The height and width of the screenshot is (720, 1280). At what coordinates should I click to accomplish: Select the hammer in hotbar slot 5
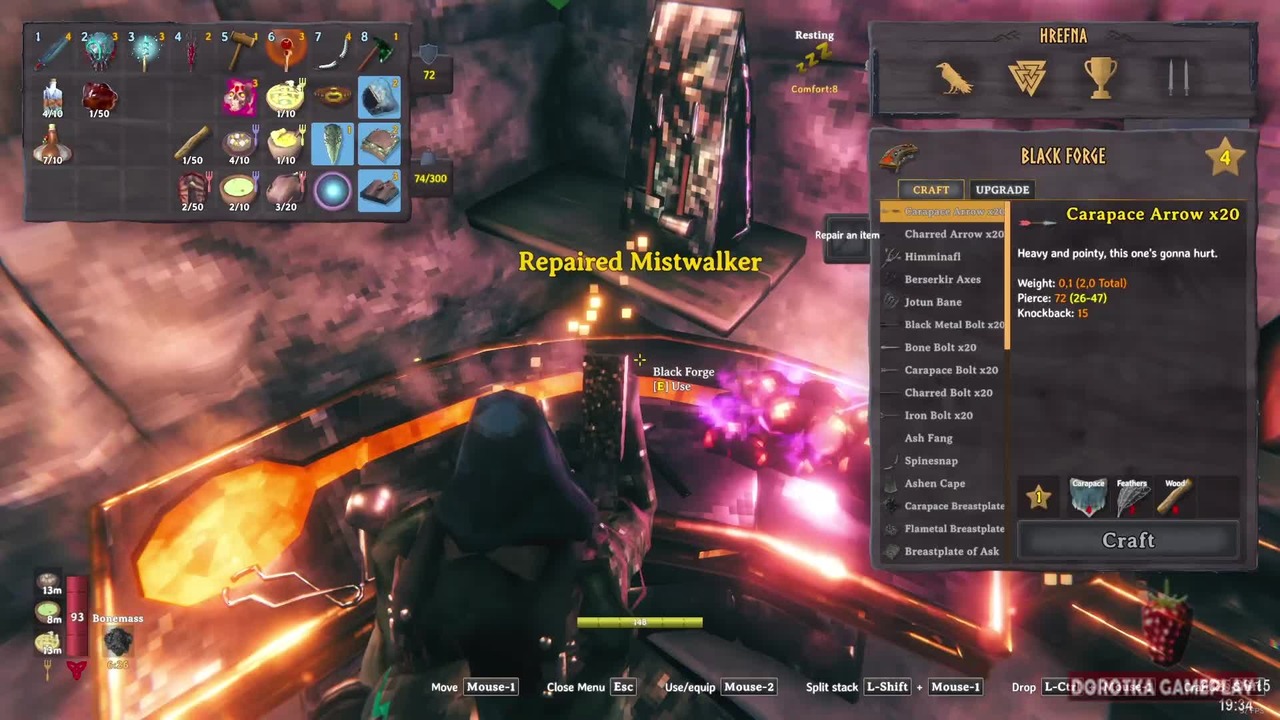(x=240, y=50)
